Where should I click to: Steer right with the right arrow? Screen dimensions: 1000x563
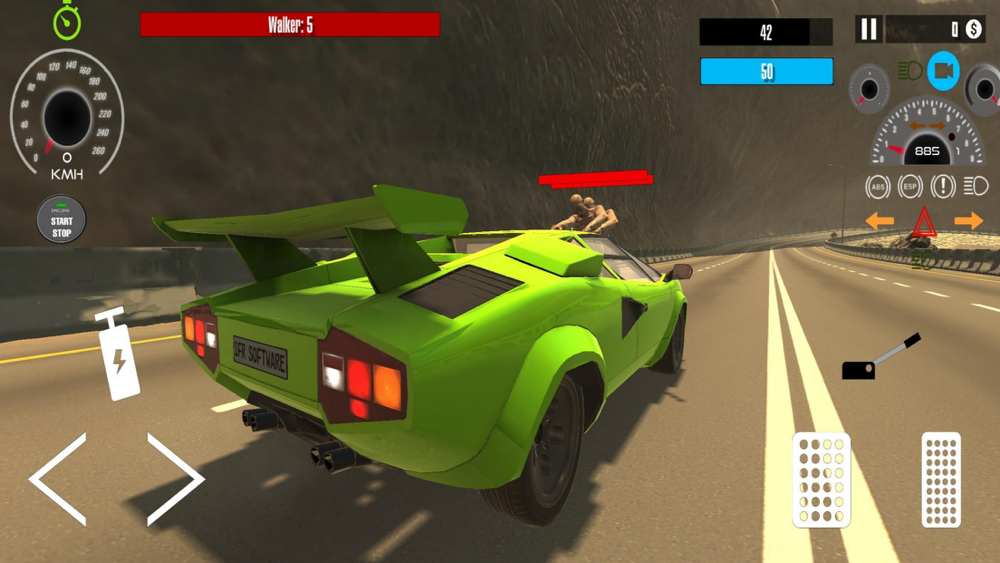click(174, 479)
